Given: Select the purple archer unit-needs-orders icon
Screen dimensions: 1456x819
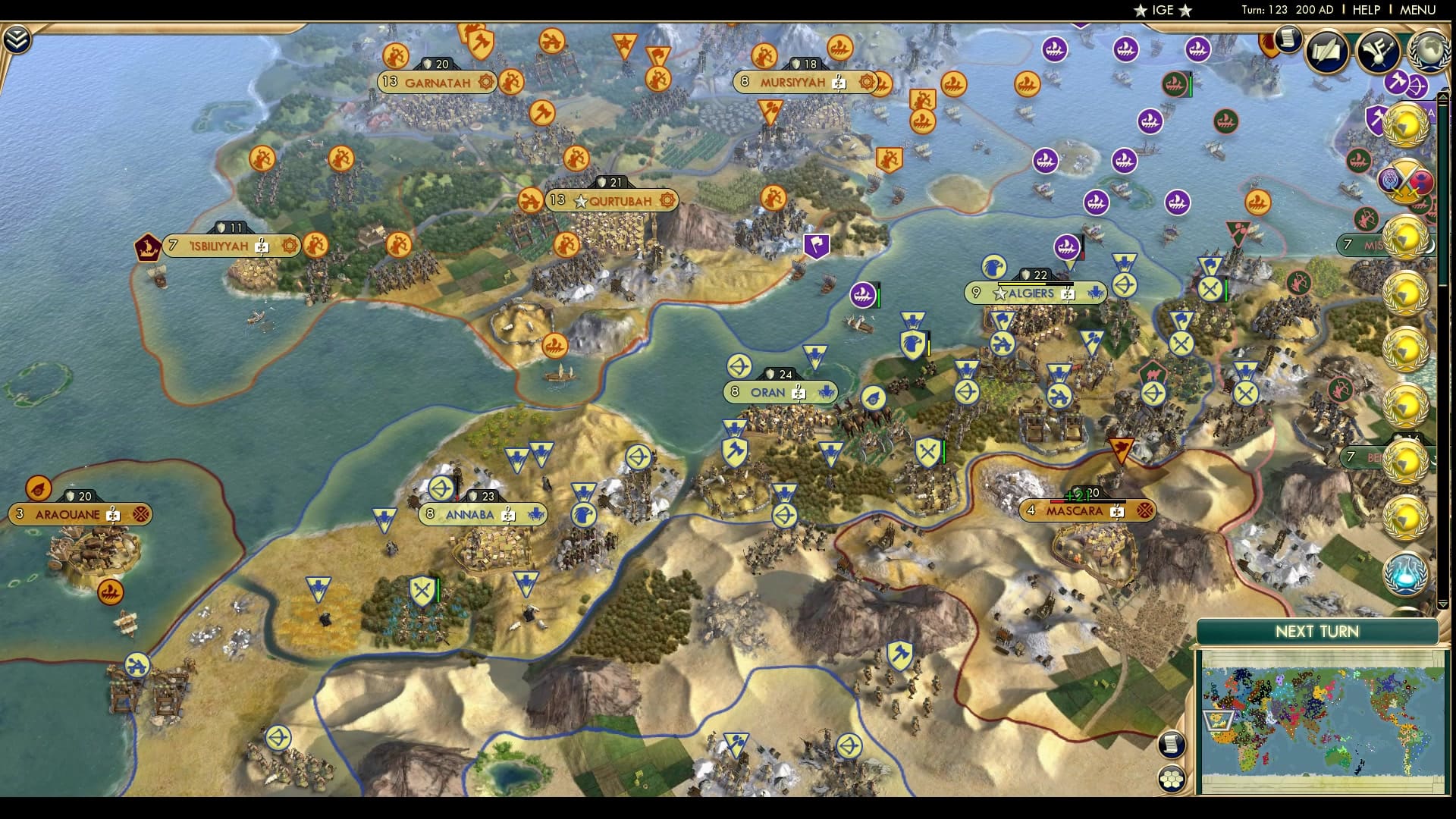Looking at the screenshot, I should point(1417,86).
